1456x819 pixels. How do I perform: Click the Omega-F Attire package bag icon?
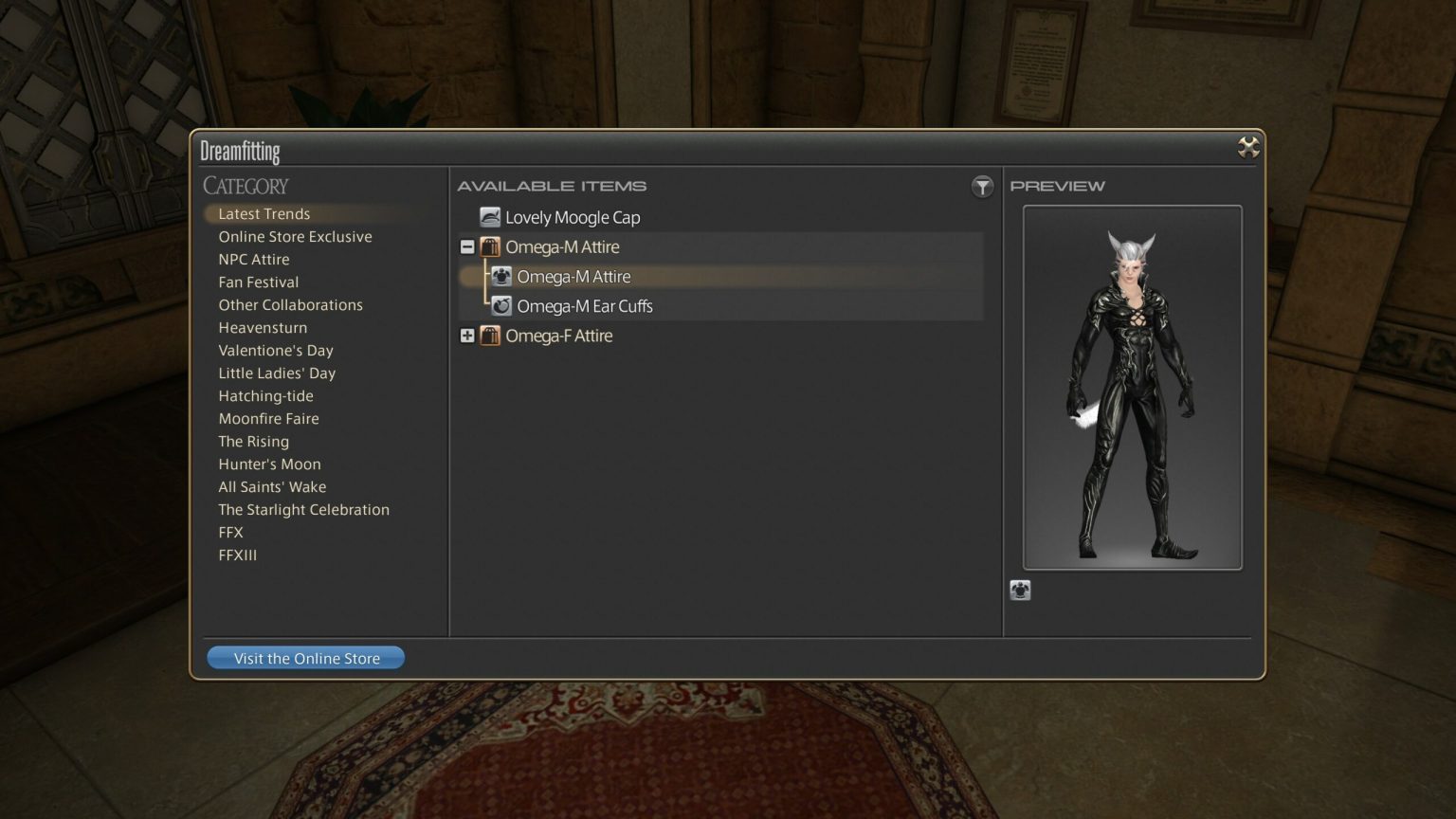pos(489,336)
